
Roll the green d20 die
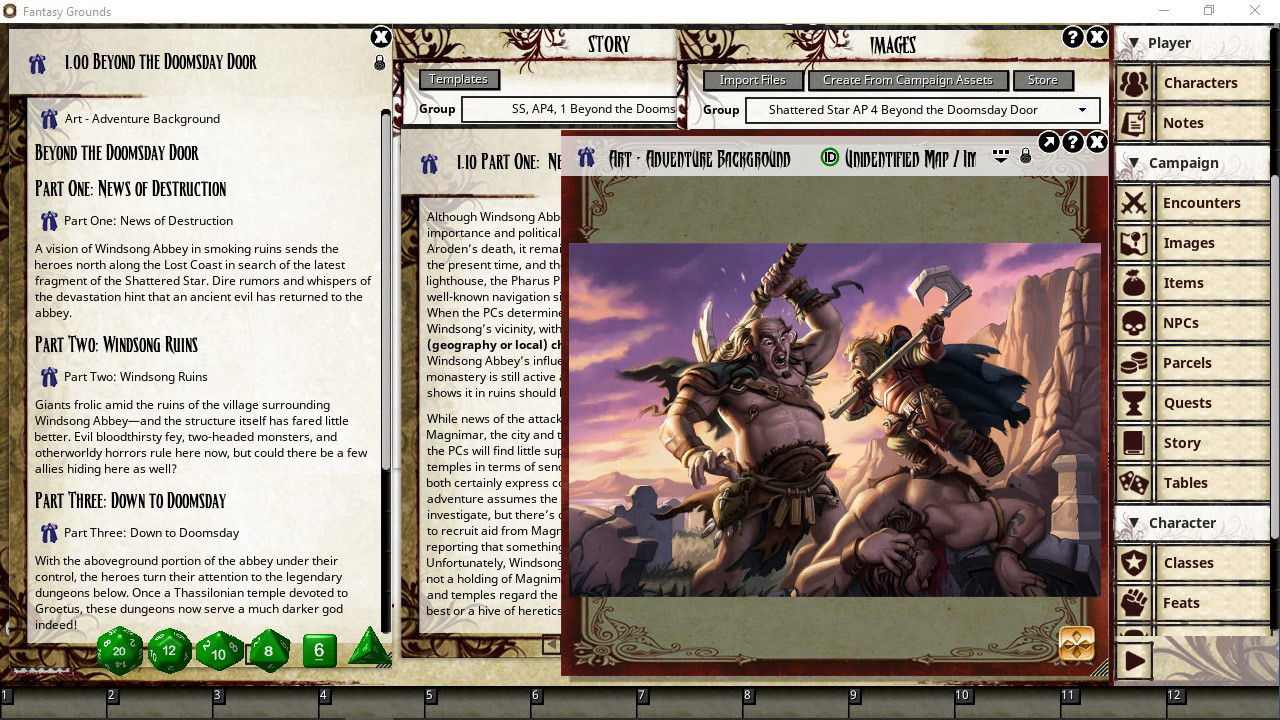pos(119,650)
